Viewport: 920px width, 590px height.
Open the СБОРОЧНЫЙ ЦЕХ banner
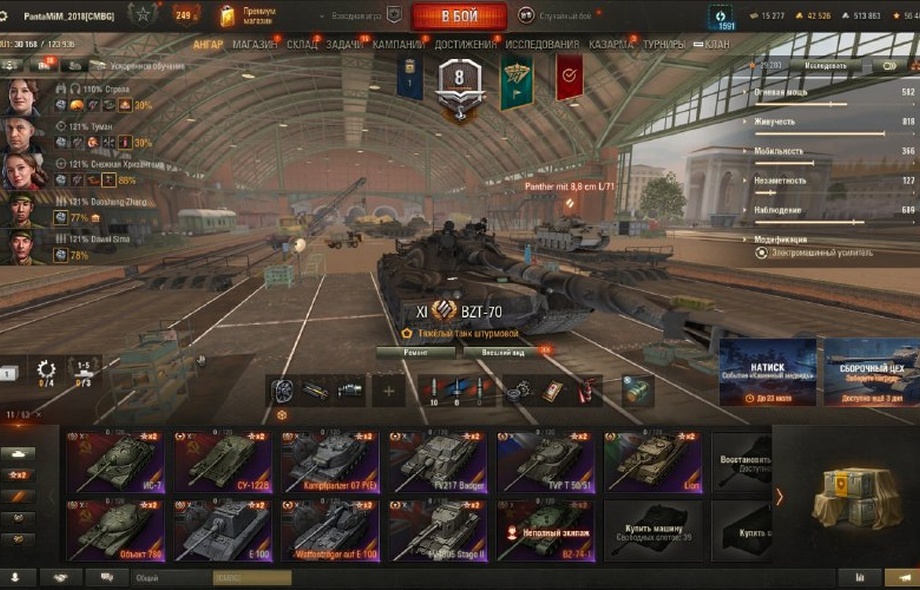[x=870, y=372]
